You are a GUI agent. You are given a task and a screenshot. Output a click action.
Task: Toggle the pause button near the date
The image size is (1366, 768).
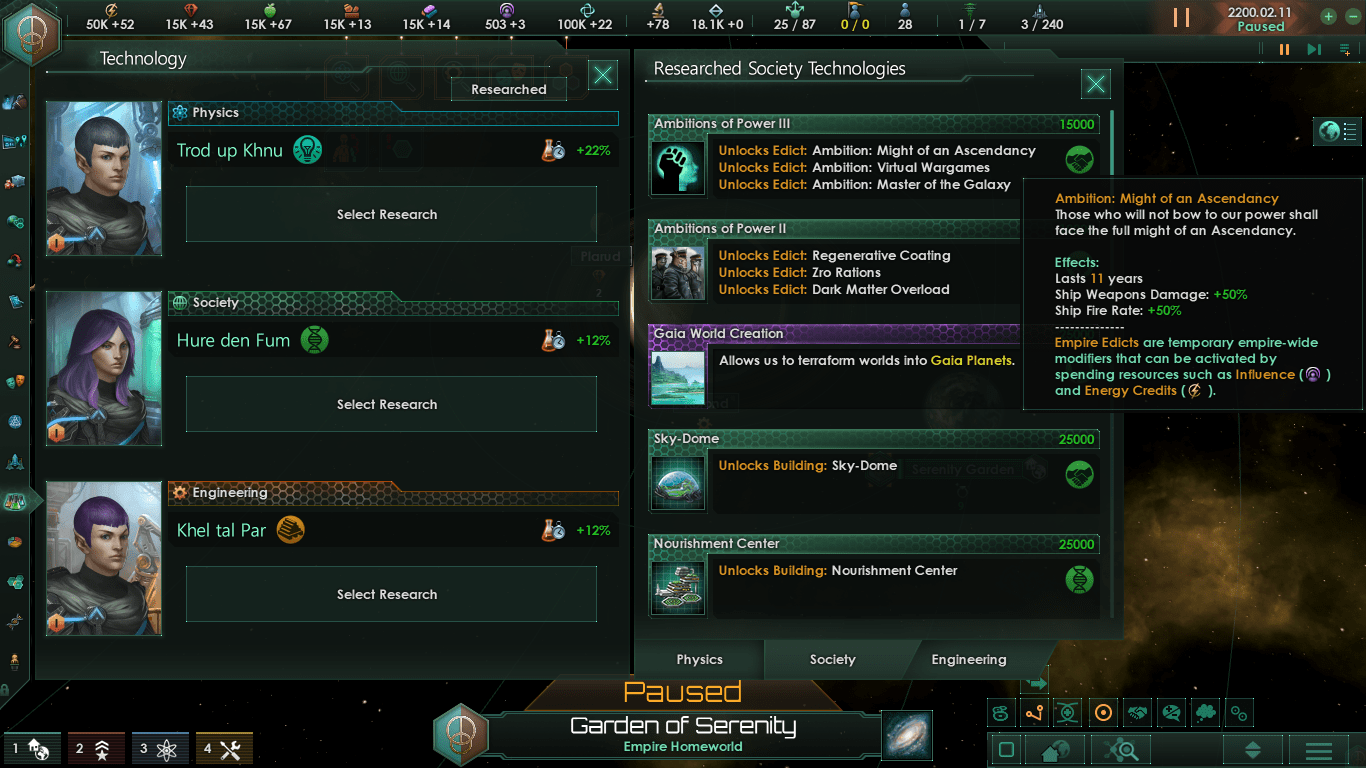click(x=1181, y=17)
